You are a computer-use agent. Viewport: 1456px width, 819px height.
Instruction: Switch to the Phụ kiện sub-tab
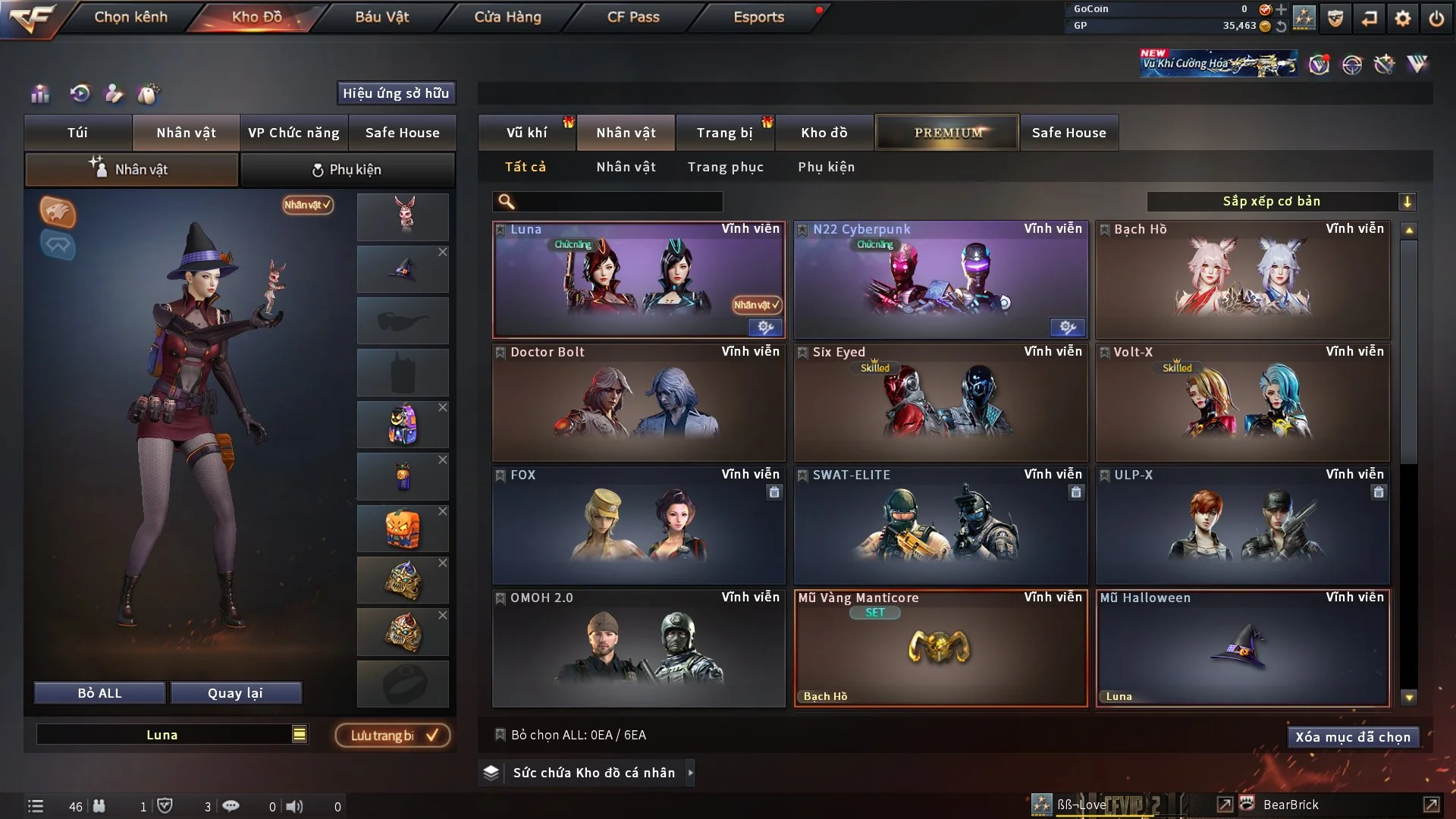pos(347,170)
